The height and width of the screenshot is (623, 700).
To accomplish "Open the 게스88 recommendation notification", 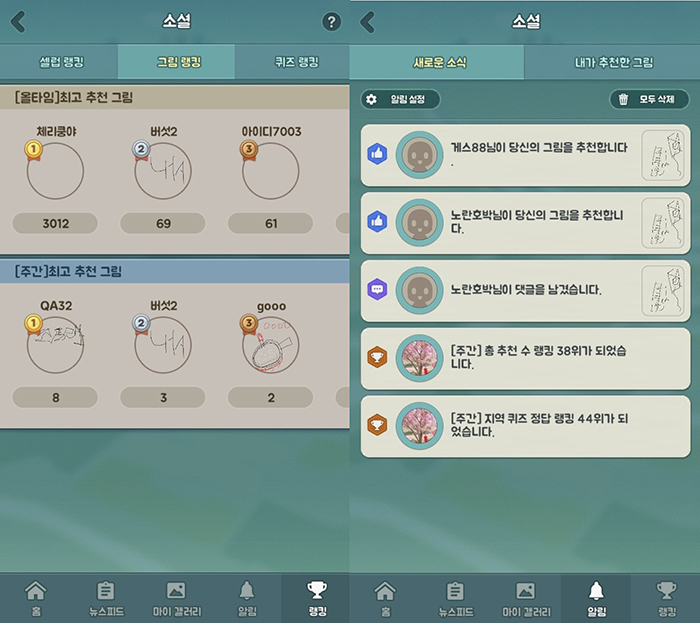I will tap(525, 154).
